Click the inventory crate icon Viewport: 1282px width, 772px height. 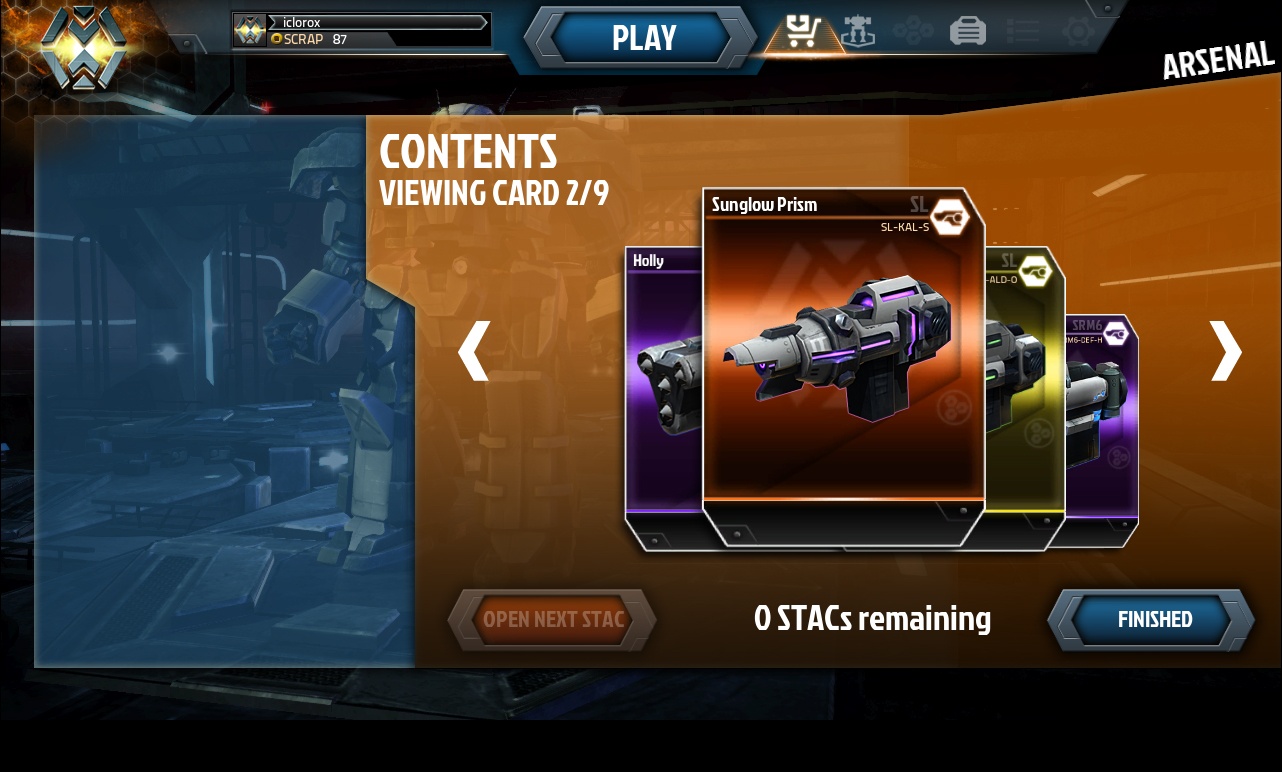[x=967, y=30]
